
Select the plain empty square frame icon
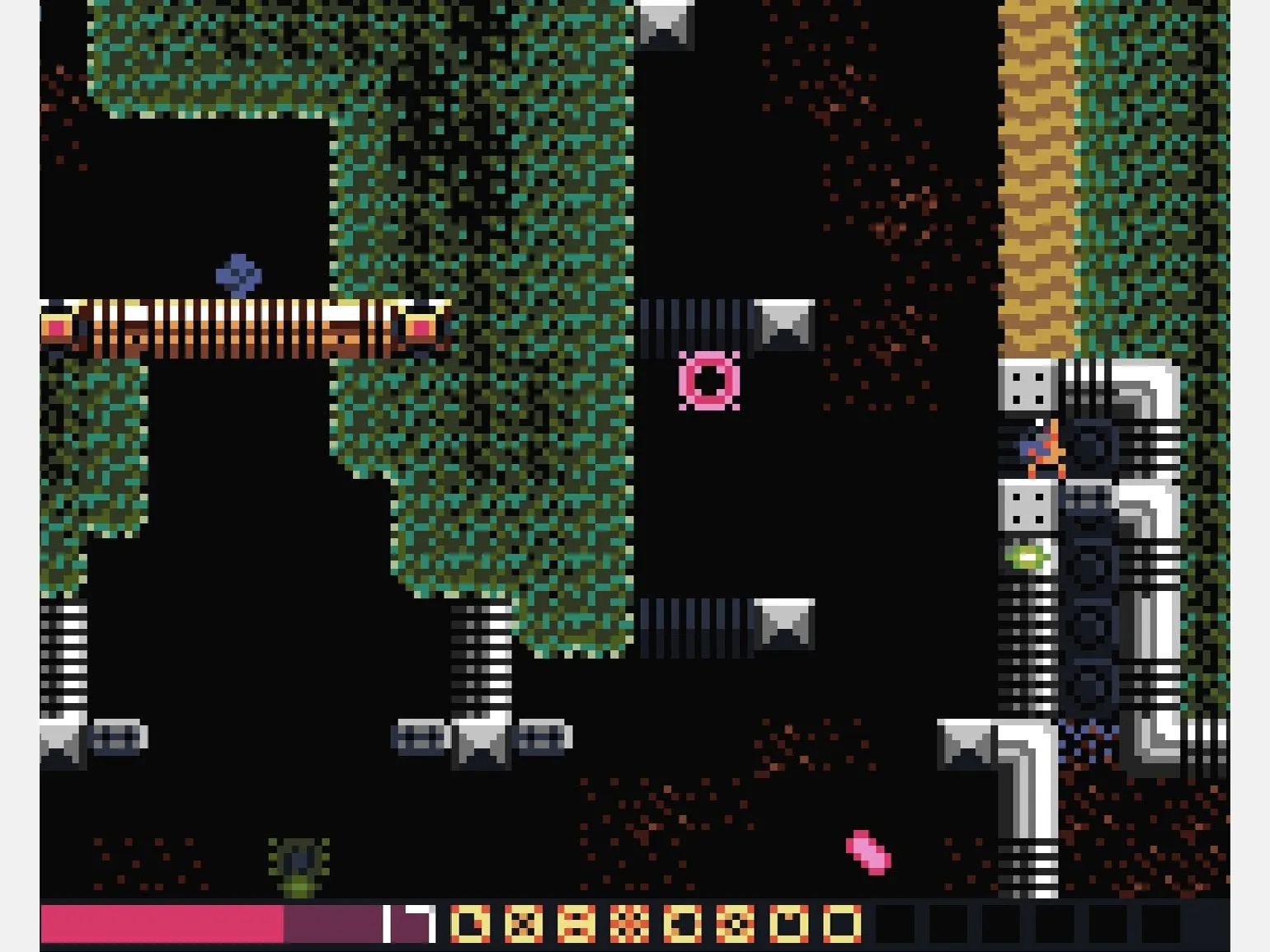841,924
